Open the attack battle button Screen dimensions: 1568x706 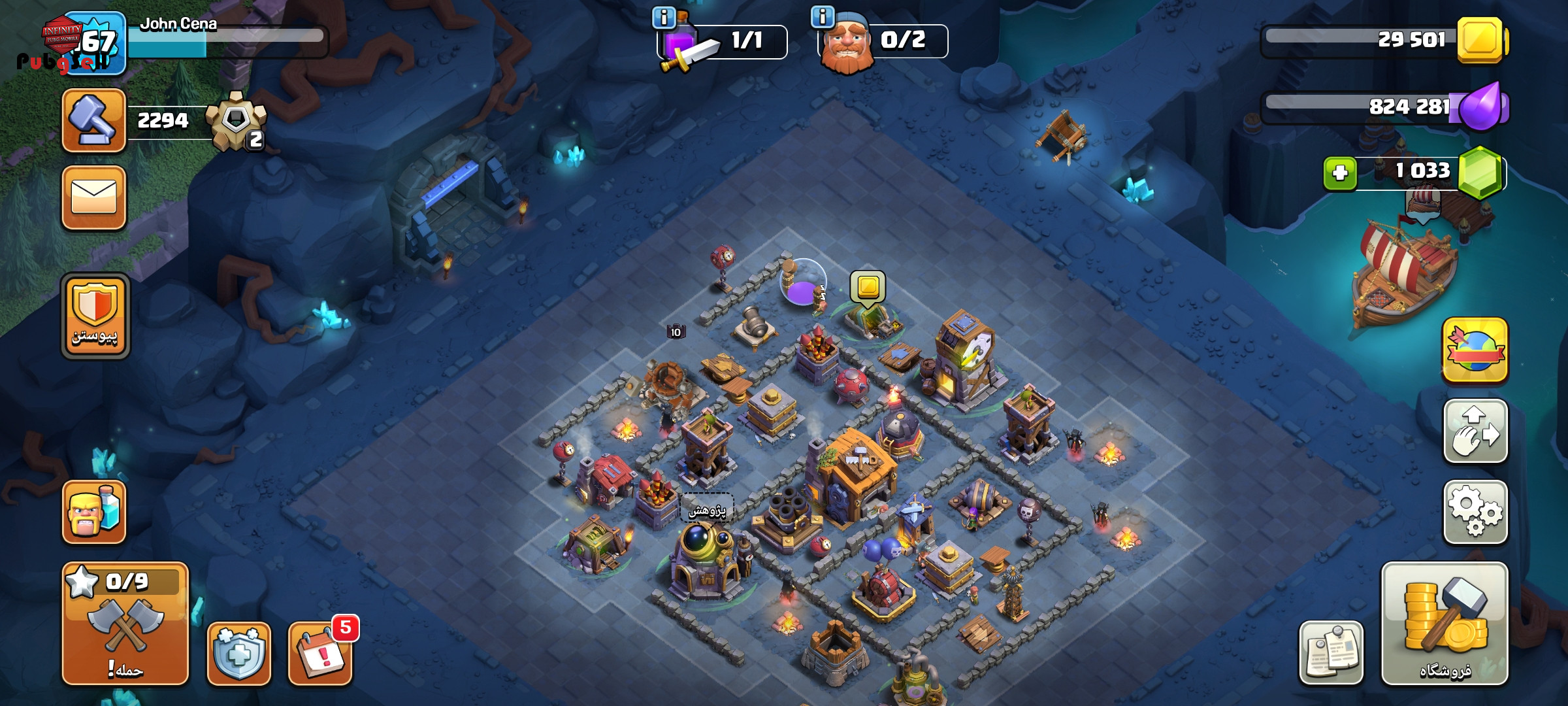pyautogui.click(x=125, y=623)
